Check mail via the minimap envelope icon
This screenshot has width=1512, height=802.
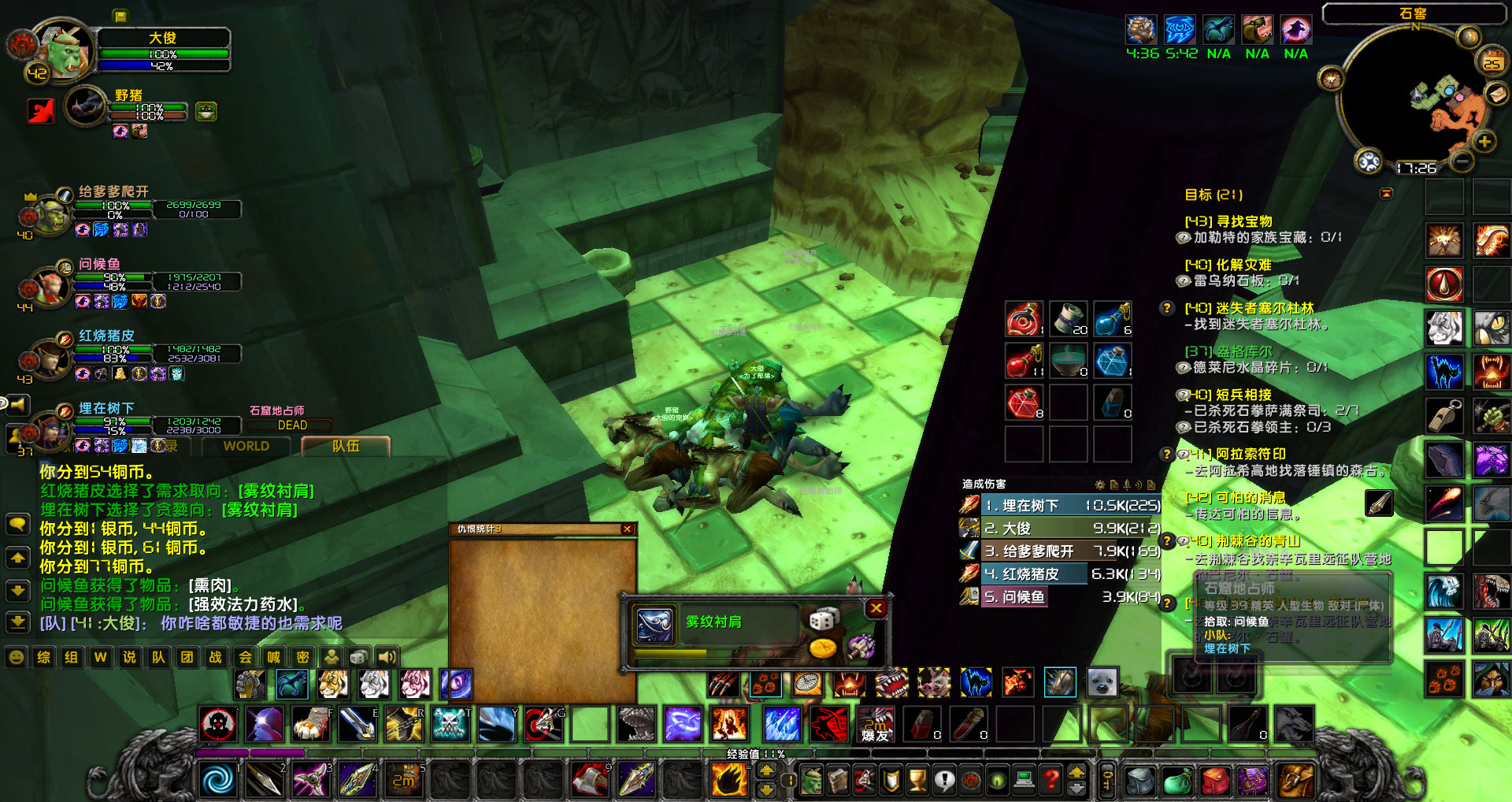tap(1496, 95)
